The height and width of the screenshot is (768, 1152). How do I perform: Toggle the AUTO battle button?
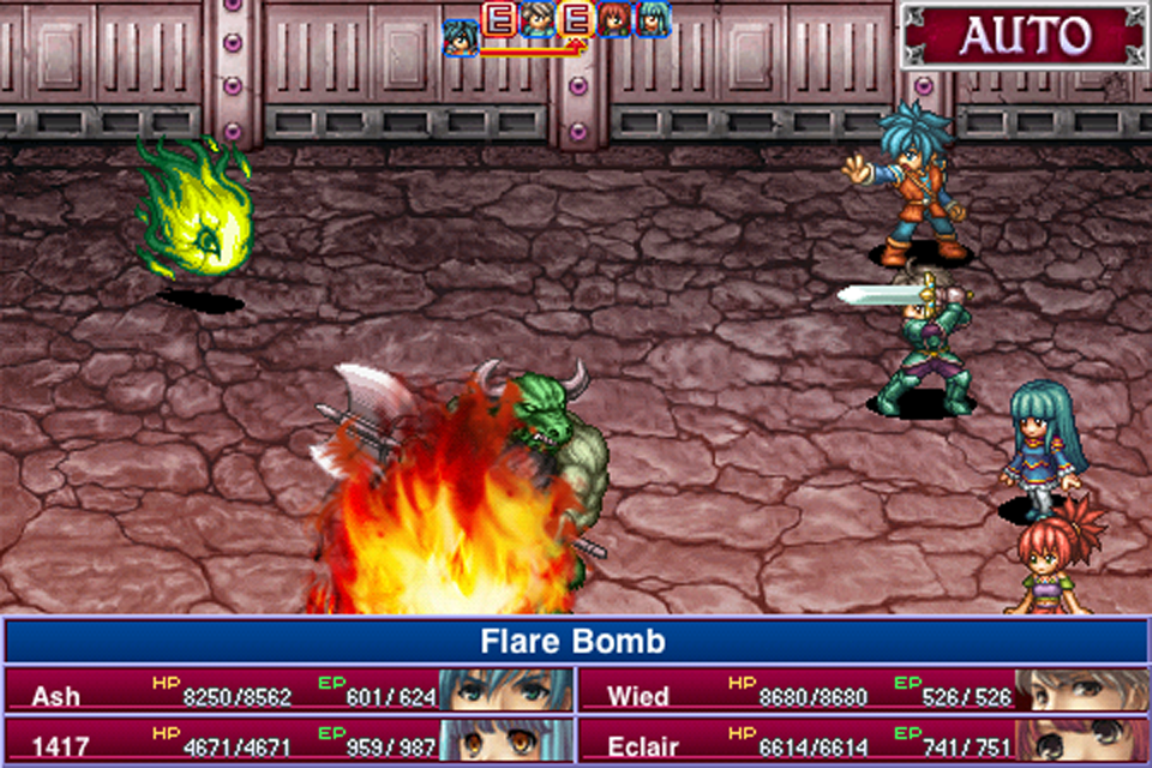[1023, 36]
